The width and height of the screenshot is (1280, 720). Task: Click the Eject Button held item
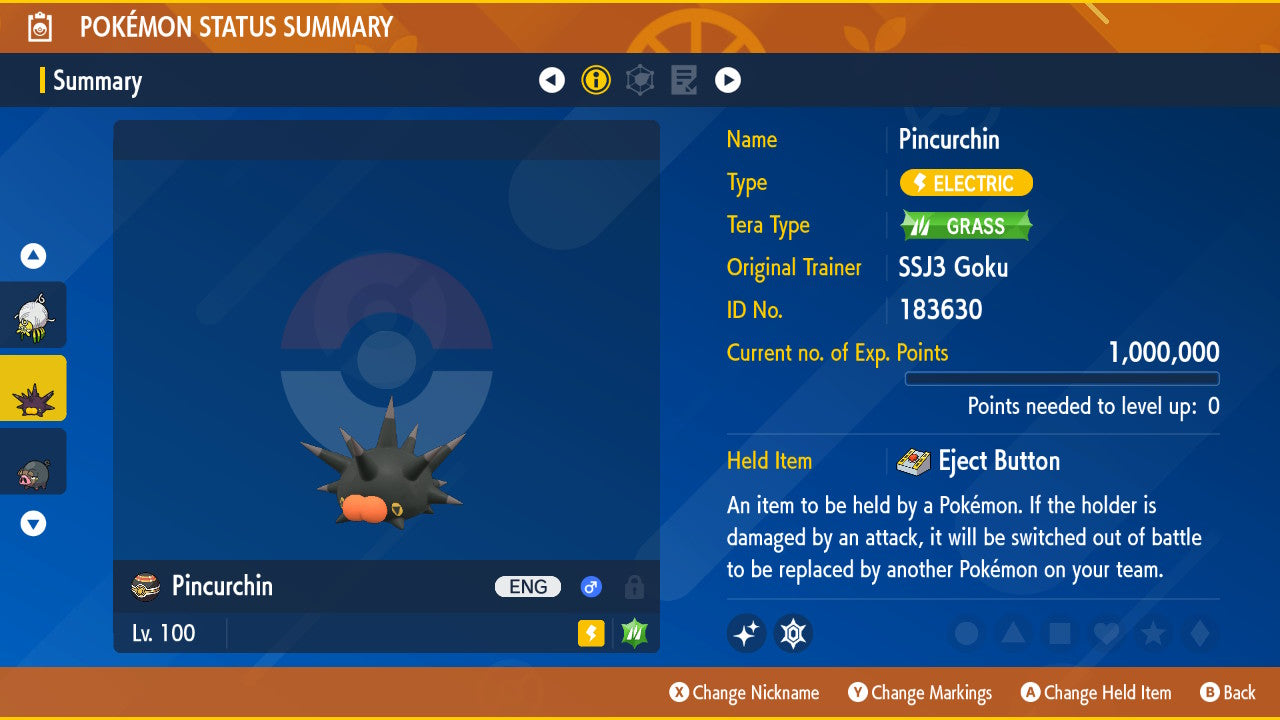(x=980, y=461)
